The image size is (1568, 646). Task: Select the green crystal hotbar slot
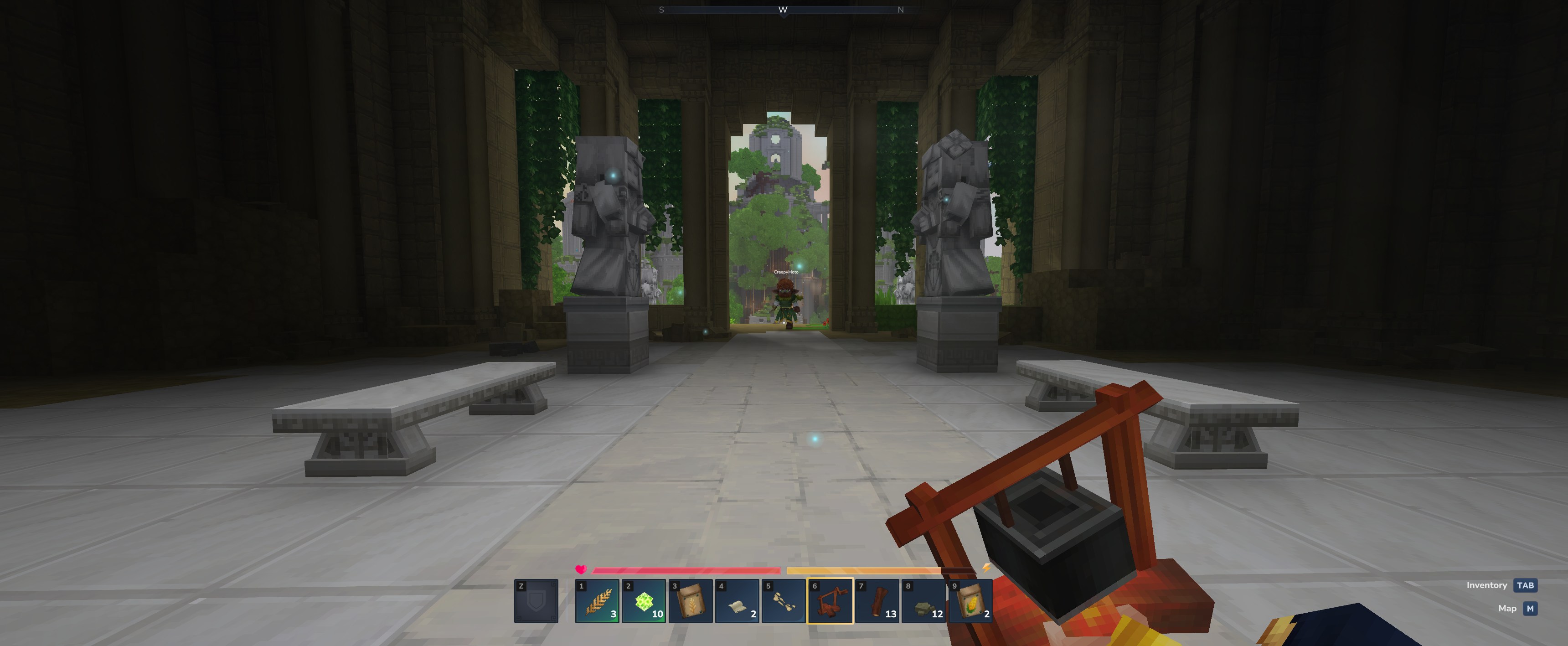(x=644, y=601)
